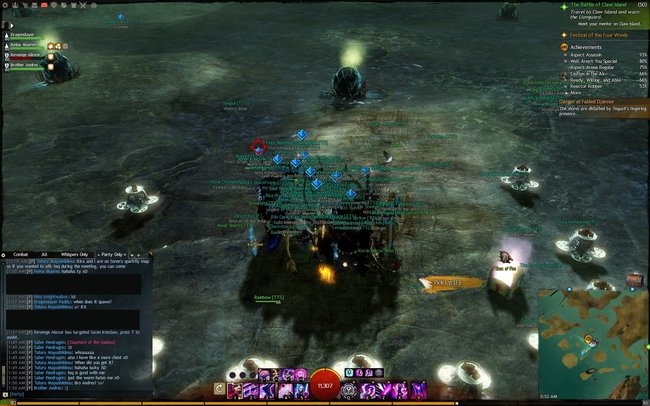Screen dimensions: 650x406
Task: Open The Battle of Claw Island story objective
Action: click(x=596, y=5)
